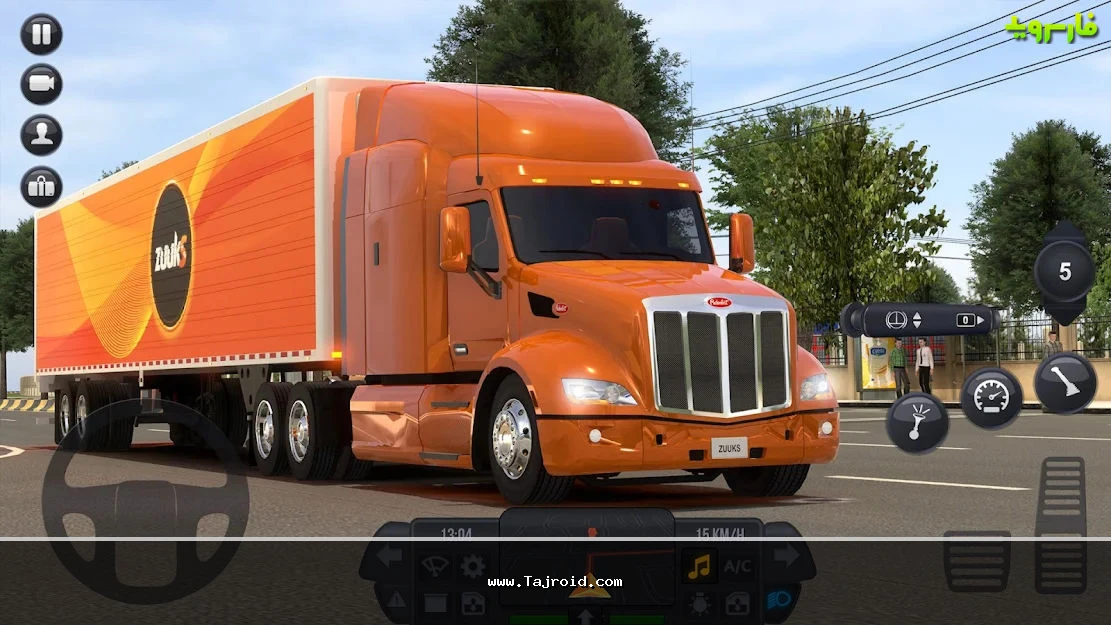The width and height of the screenshot is (1111, 625).
Task: Step on the brake pedal
Action: 976,560
